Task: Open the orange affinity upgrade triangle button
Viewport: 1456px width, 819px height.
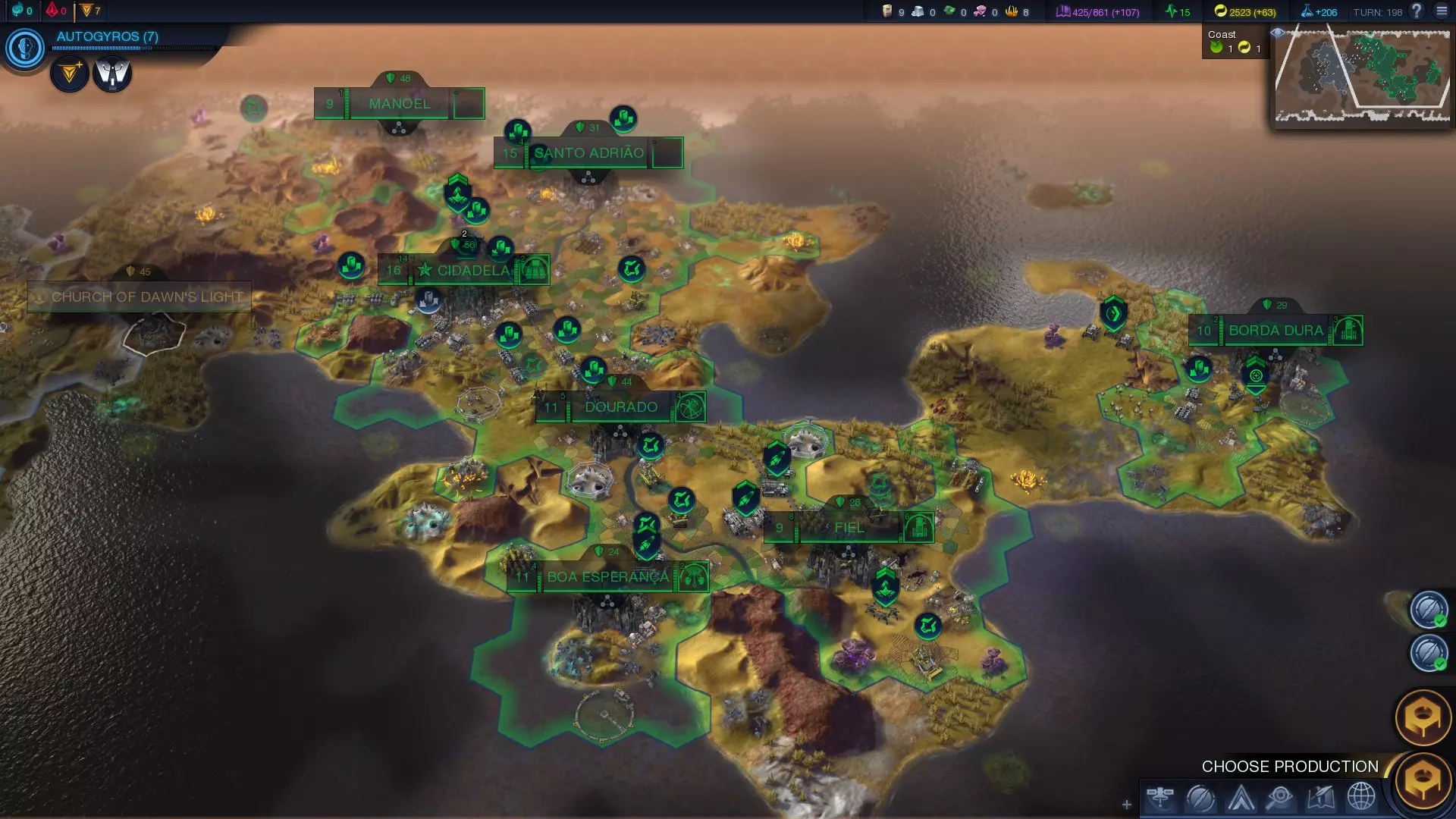Action: click(x=70, y=74)
